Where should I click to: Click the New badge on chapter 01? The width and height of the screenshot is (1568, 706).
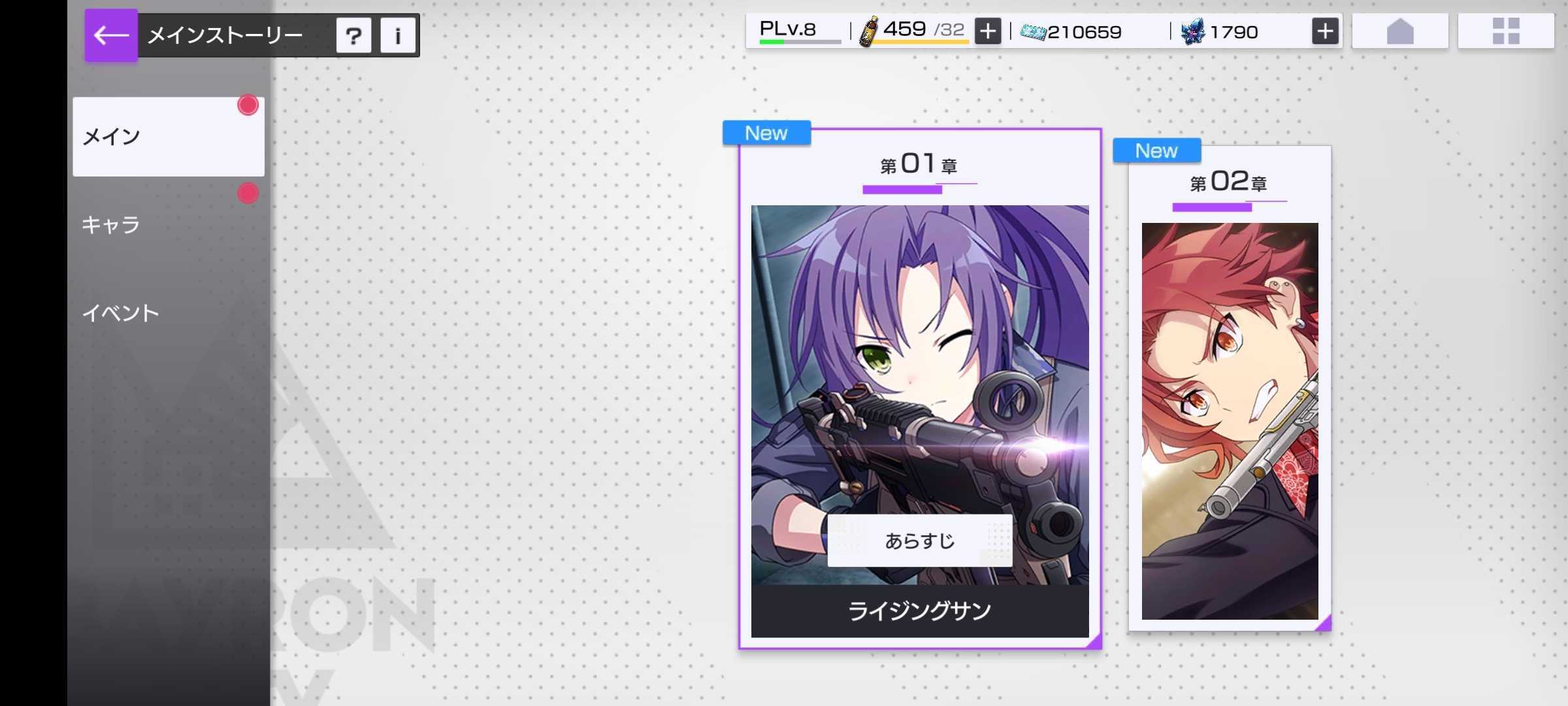point(766,133)
